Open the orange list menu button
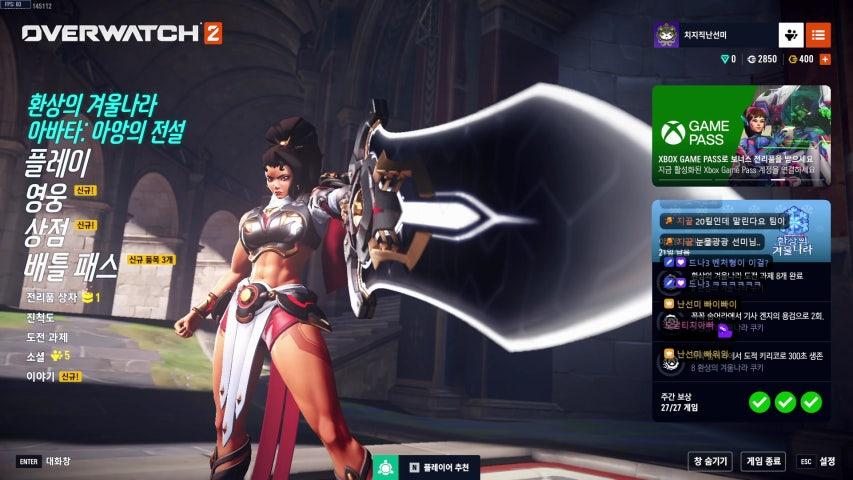The image size is (853, 480). (818, 35)
